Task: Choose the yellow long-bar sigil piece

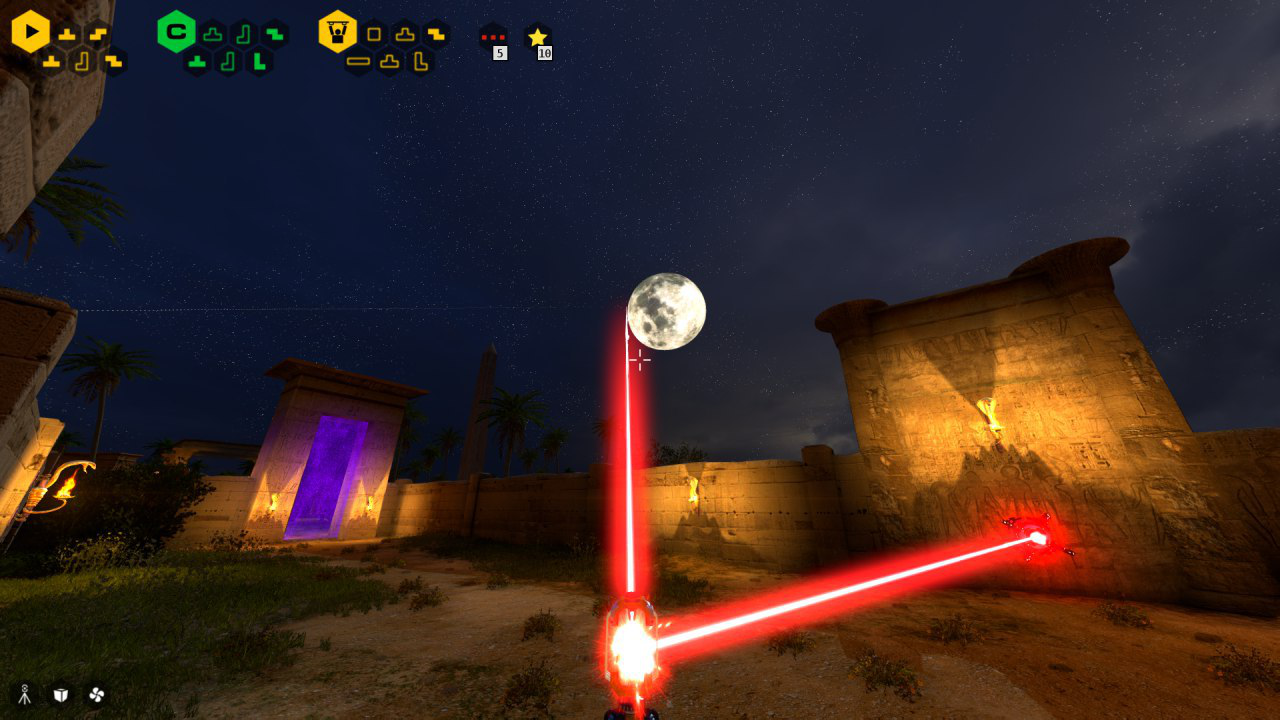Action: (x=358, y=62)
